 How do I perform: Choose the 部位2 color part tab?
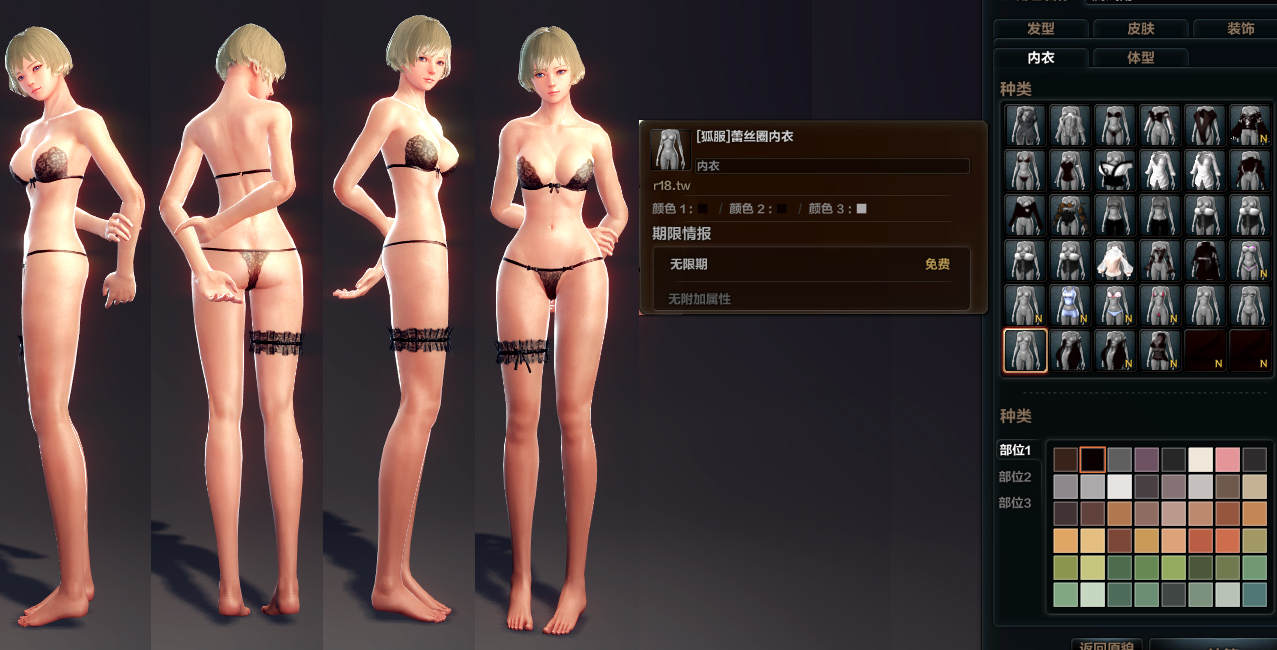tap(1015, 477)
